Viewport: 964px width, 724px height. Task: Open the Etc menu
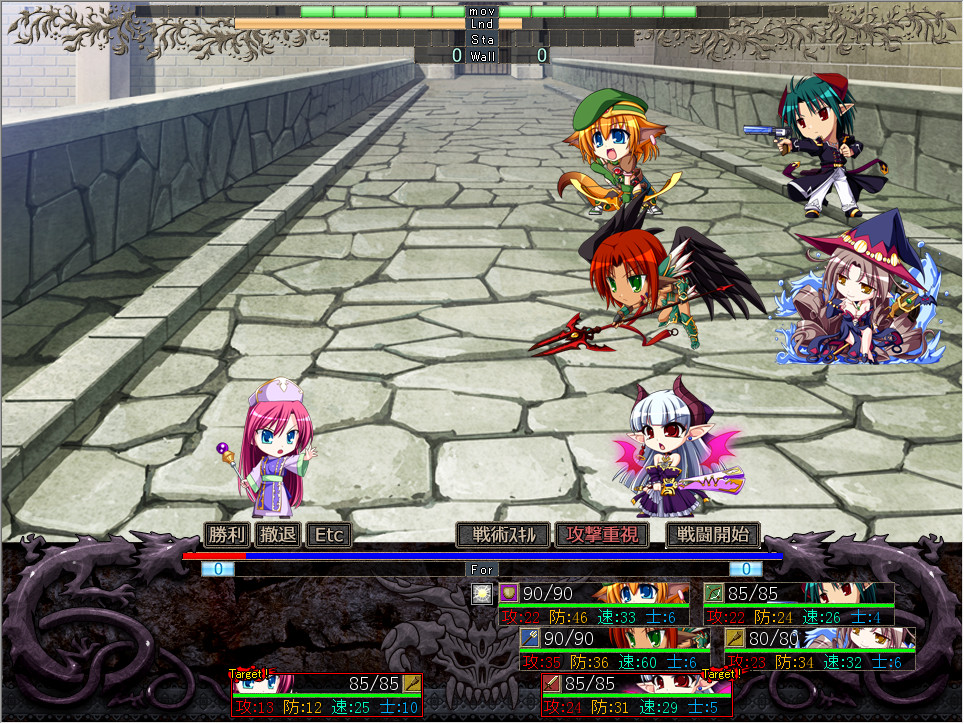[x=329, y=535]
